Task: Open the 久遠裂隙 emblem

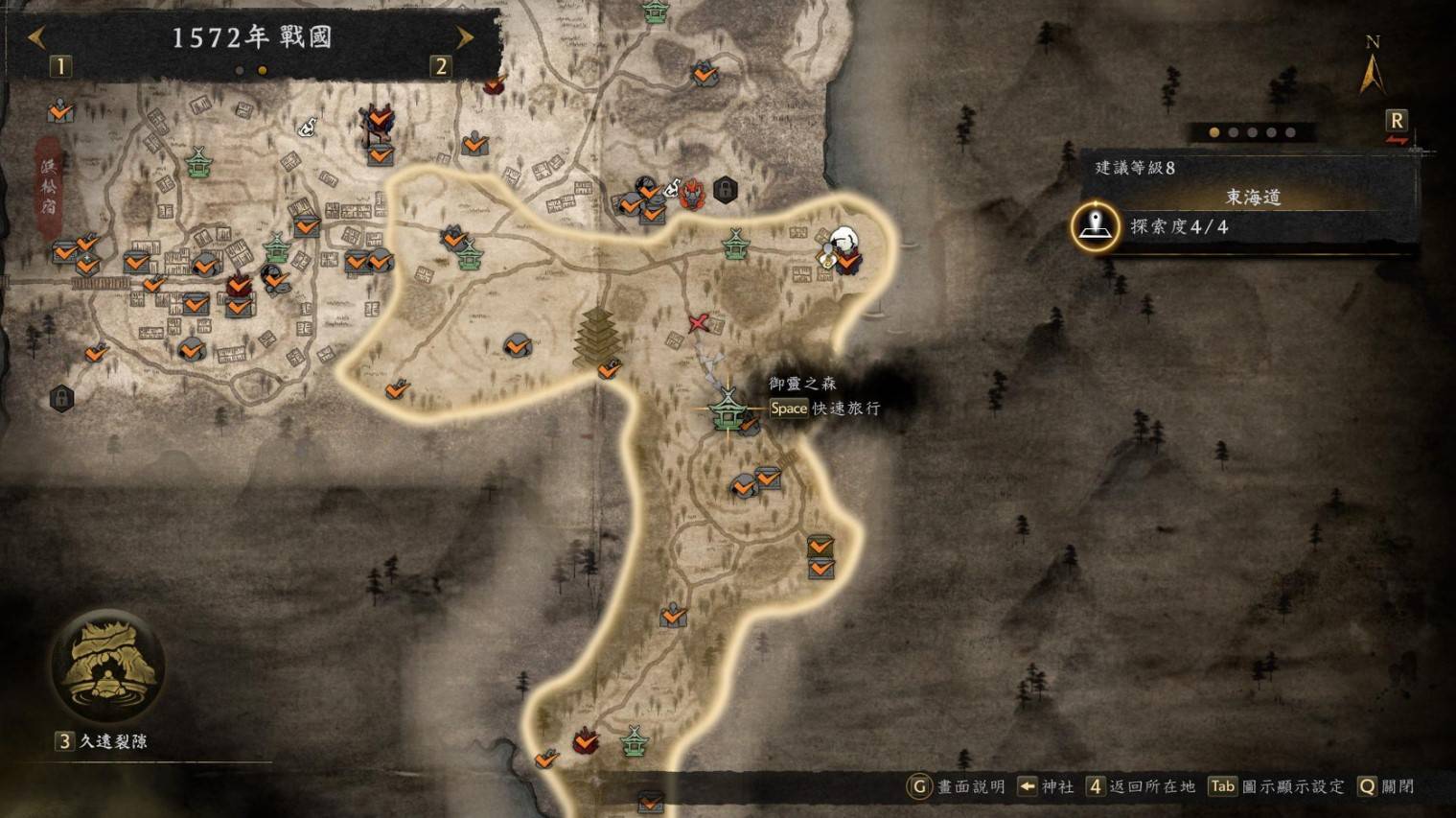Action: tap(106, 666)
